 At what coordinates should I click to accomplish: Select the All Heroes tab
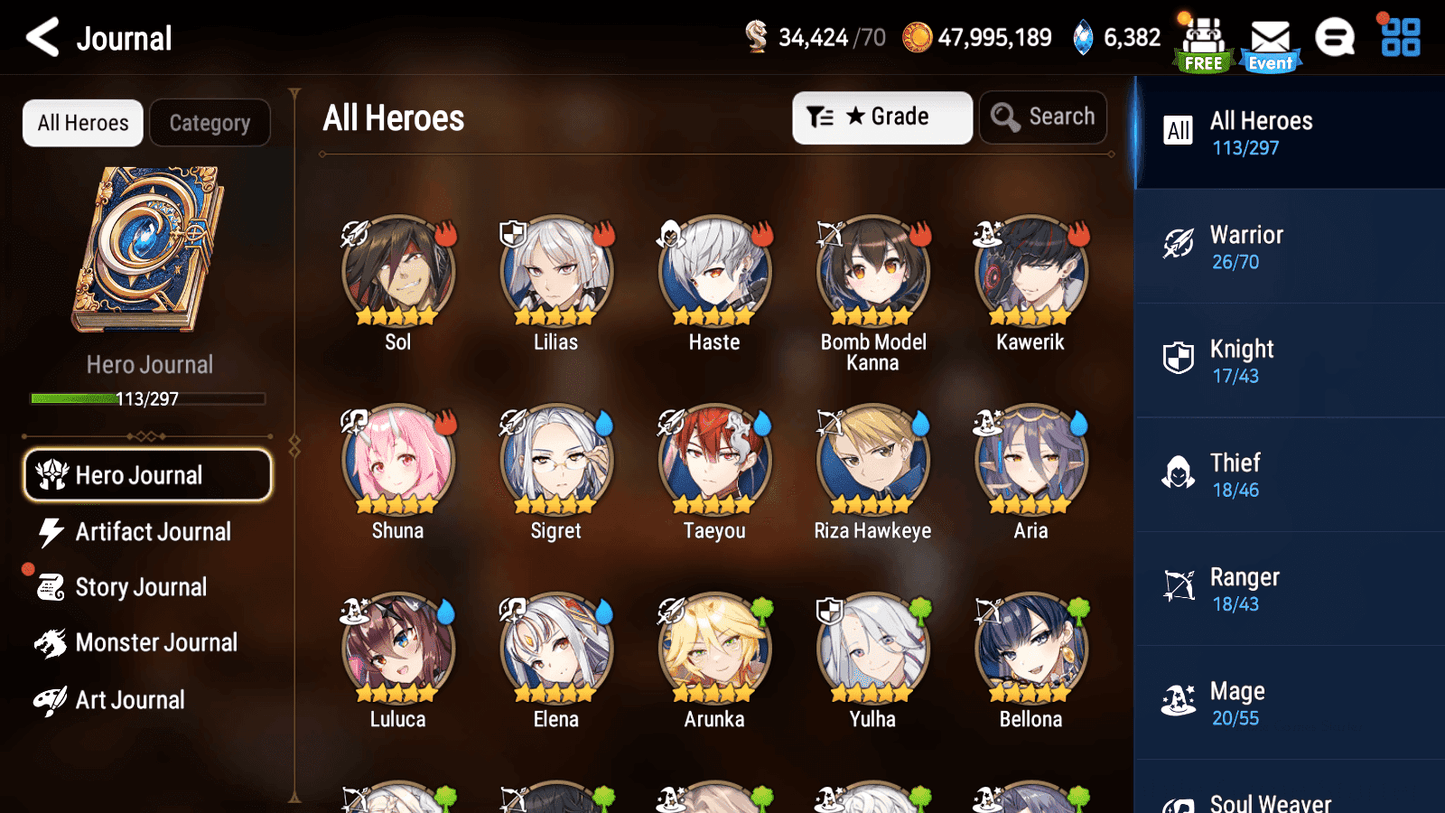(82, 123)
